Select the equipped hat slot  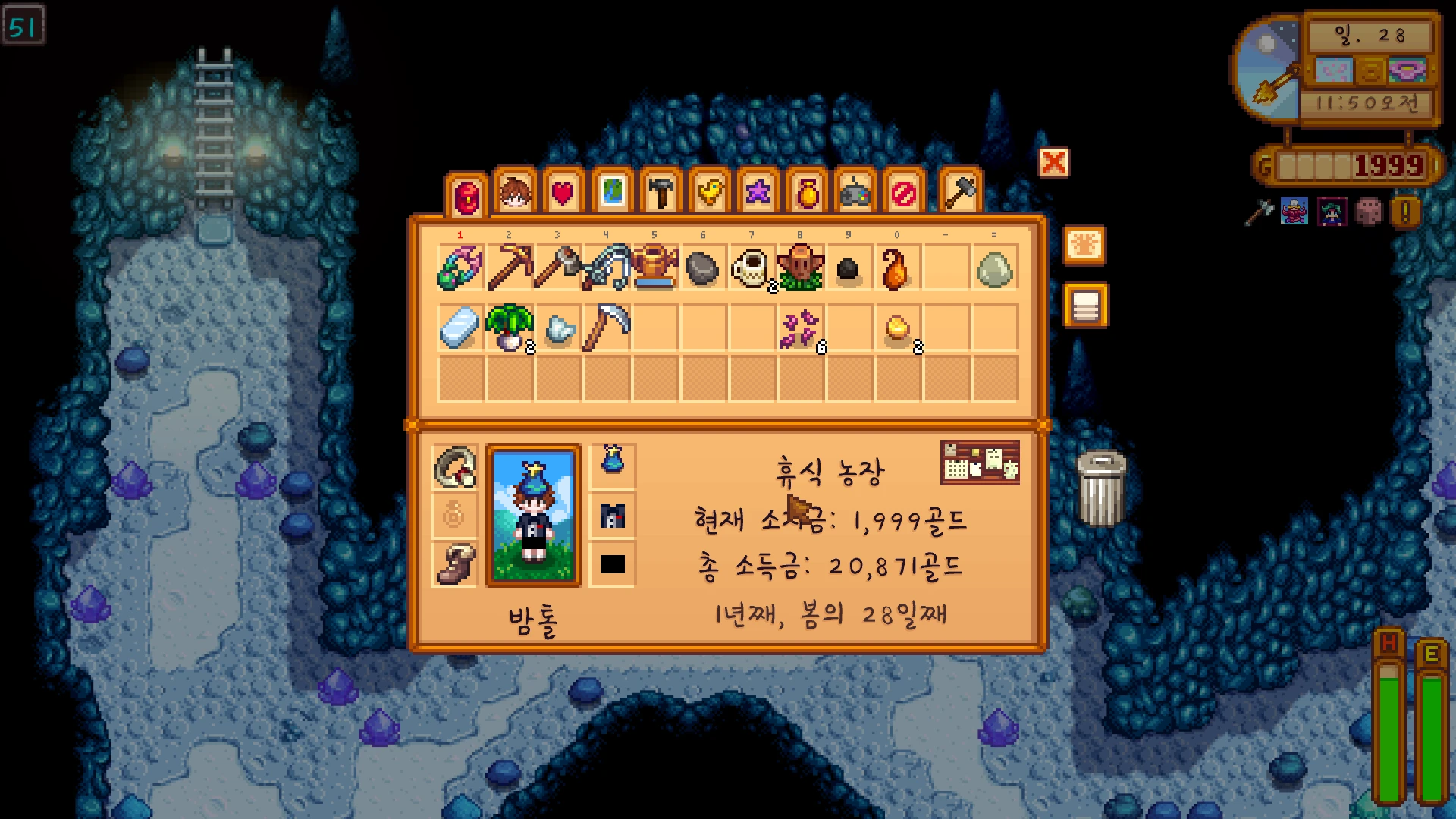coord(613,460)
